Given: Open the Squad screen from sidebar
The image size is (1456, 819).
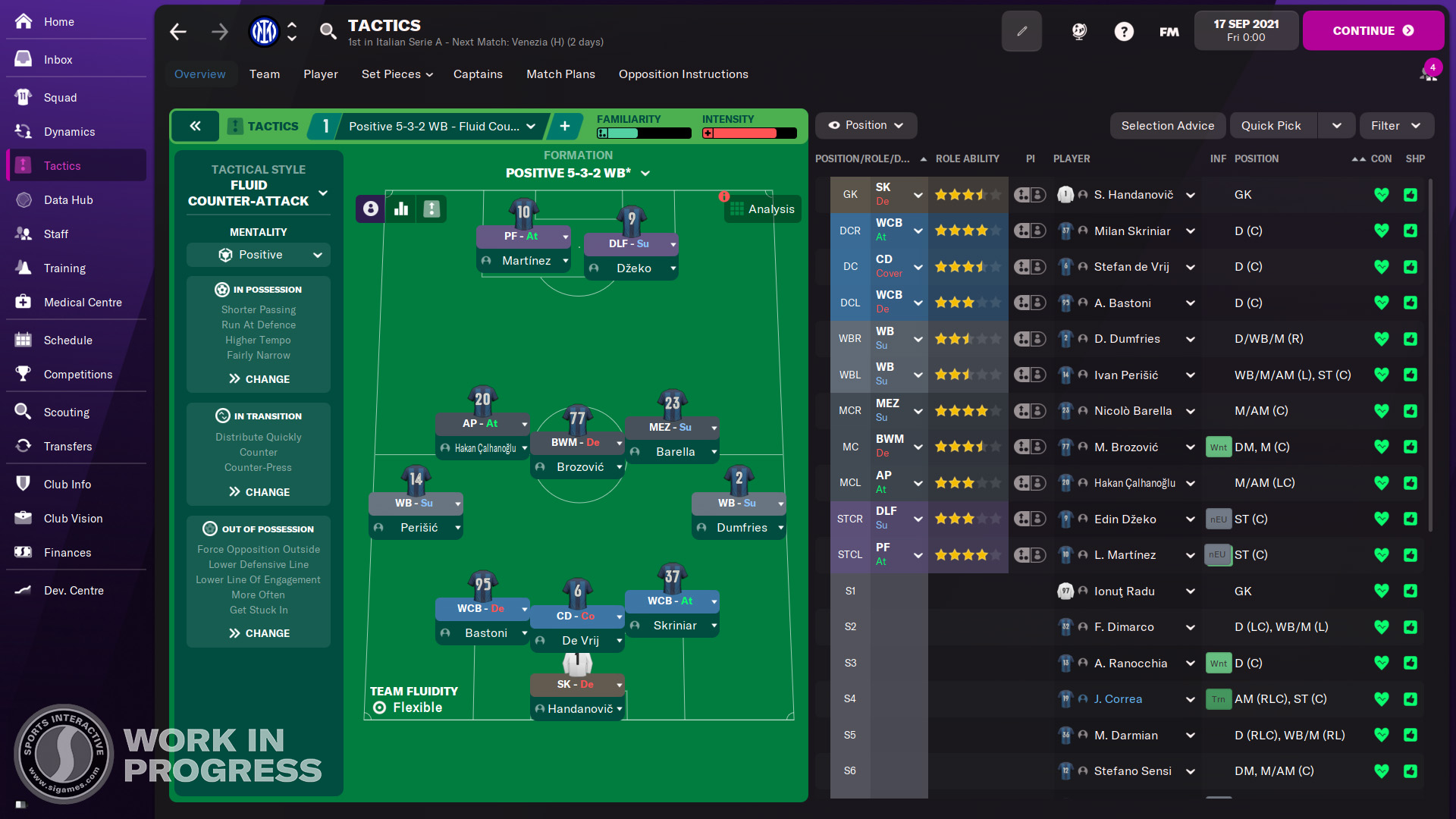Looking at the screenshot, I should pyautogui.click(x=60, y=98).
